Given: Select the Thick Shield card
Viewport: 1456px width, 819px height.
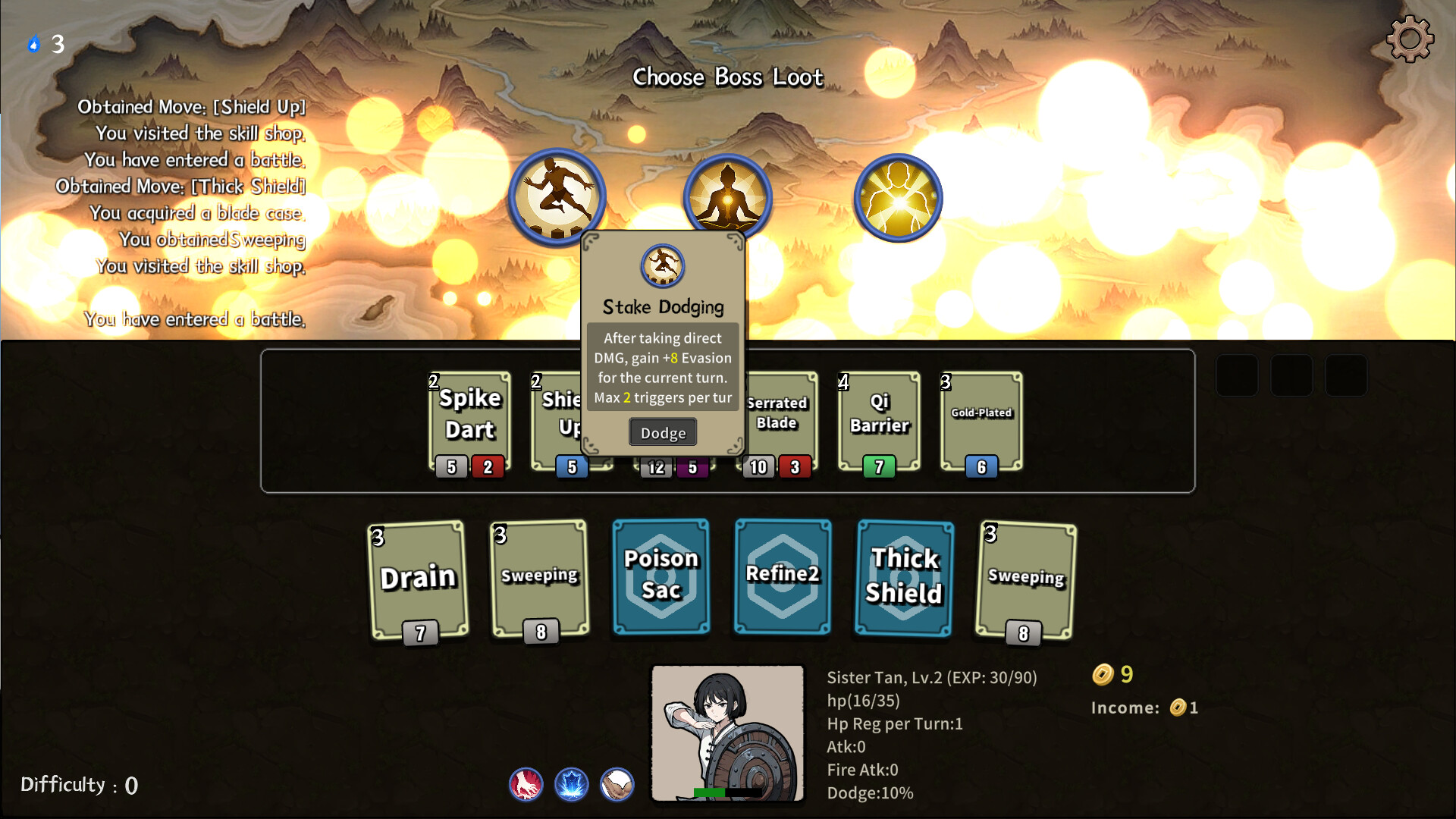Looking at the screenshot, I should [904, 578].
